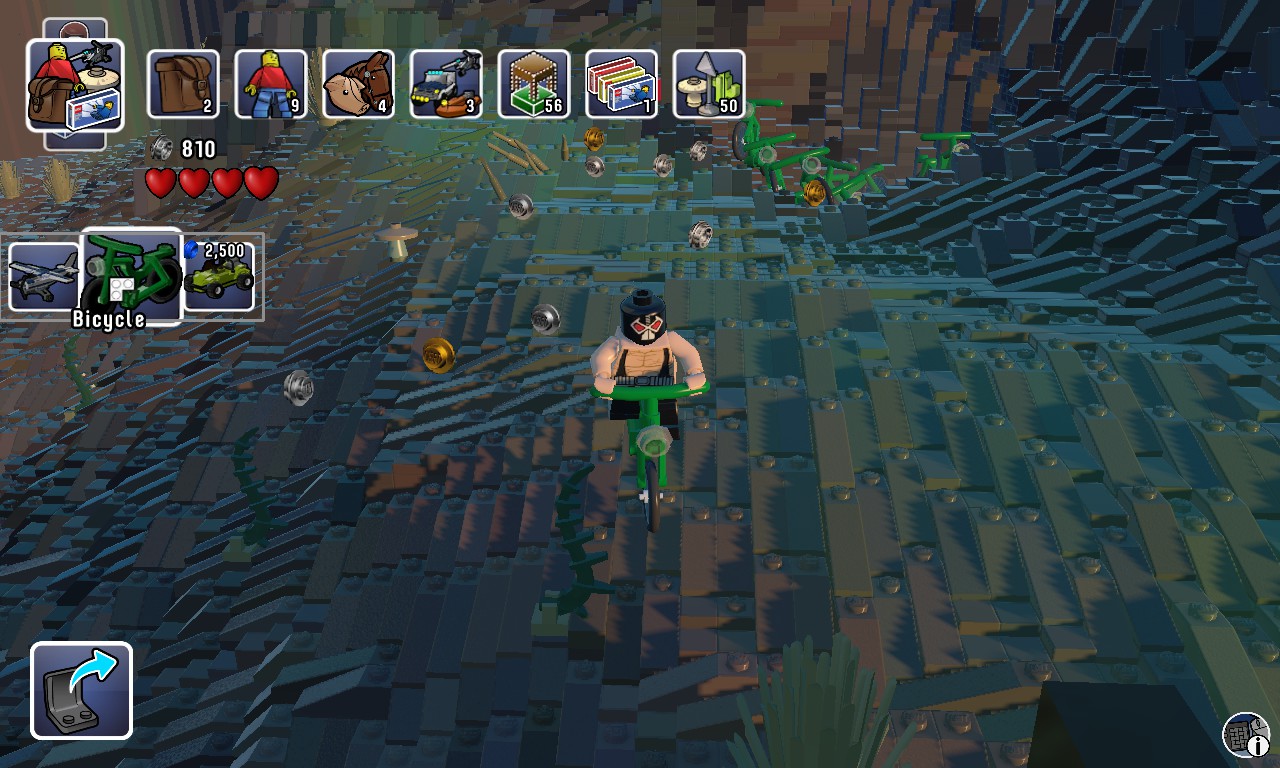Select the brick builds category showing 56
The height and width of the screenshot is (768, 1280).
[x=534, y=84]
